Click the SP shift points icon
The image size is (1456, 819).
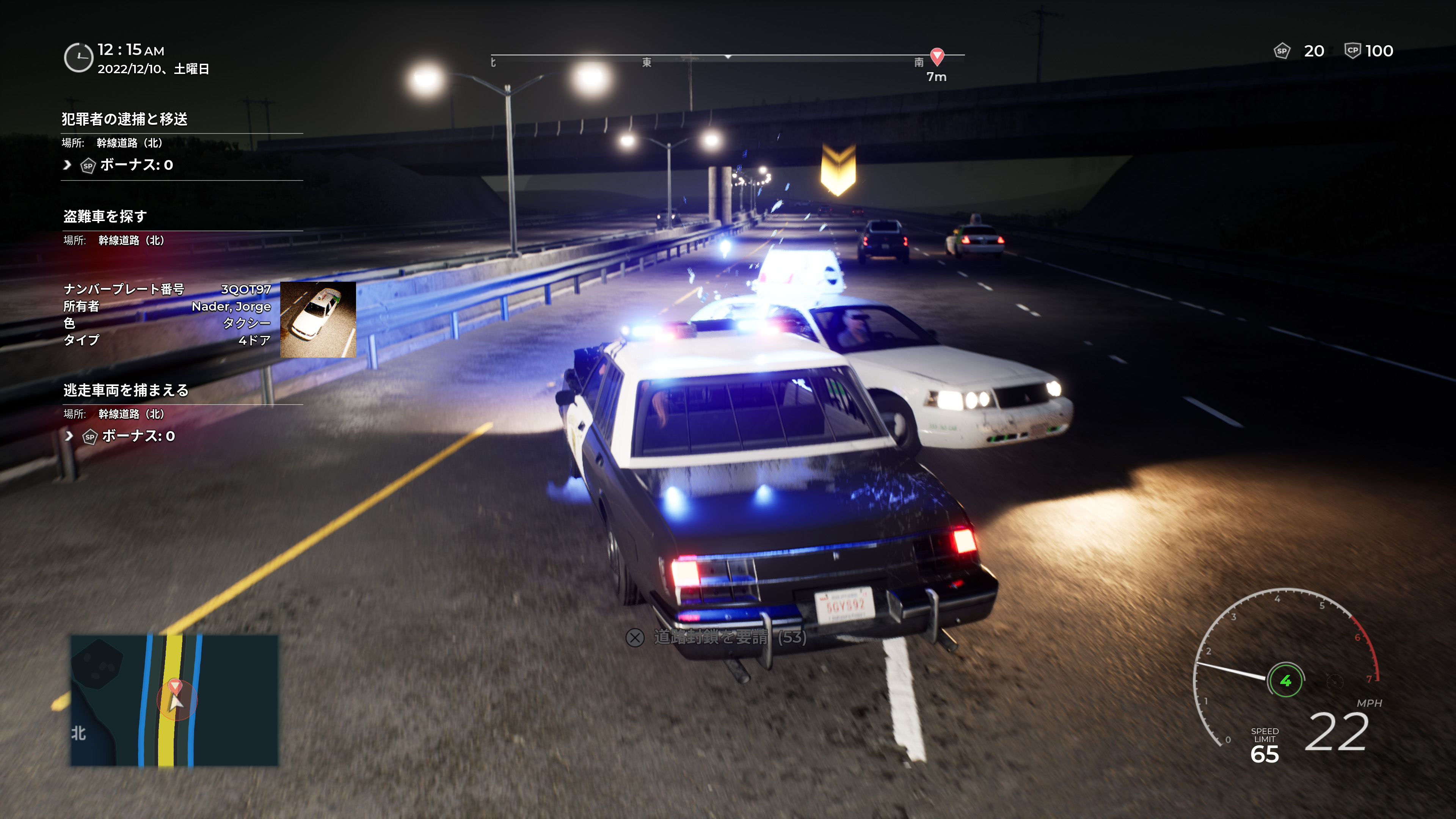pyautogui.click(x=1281, y=51)
